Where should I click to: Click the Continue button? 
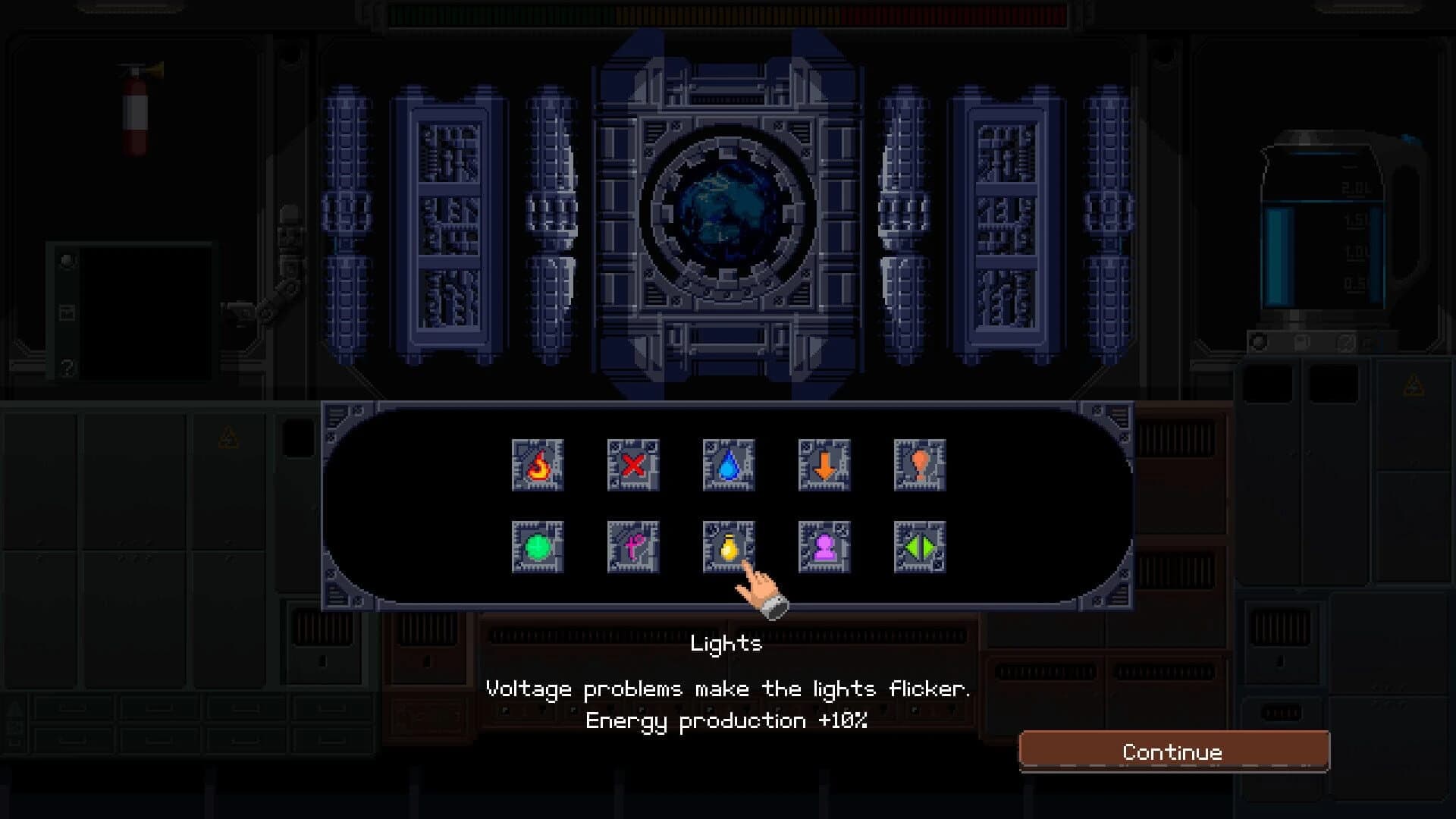click(x=1172, y=752)
